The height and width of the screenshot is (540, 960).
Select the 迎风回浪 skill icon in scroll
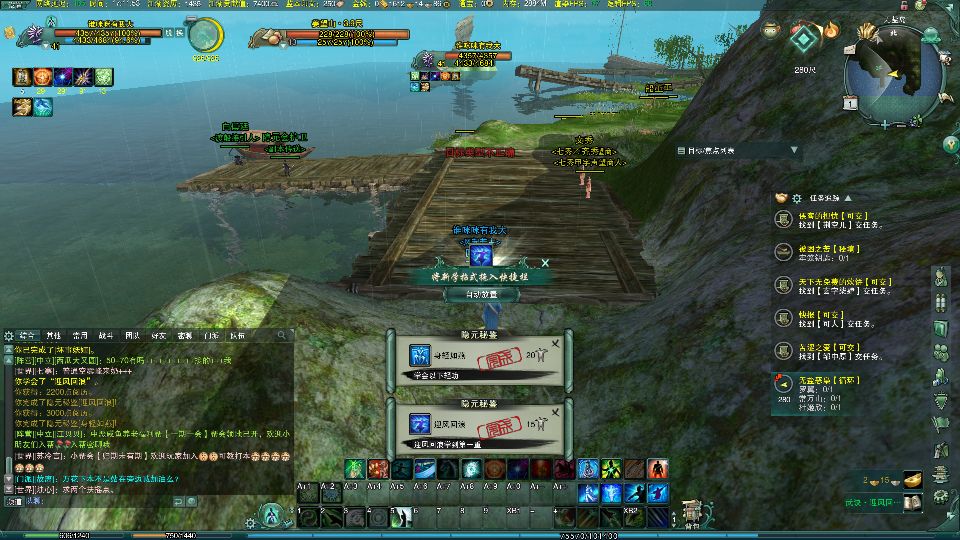tap(419, 423)
